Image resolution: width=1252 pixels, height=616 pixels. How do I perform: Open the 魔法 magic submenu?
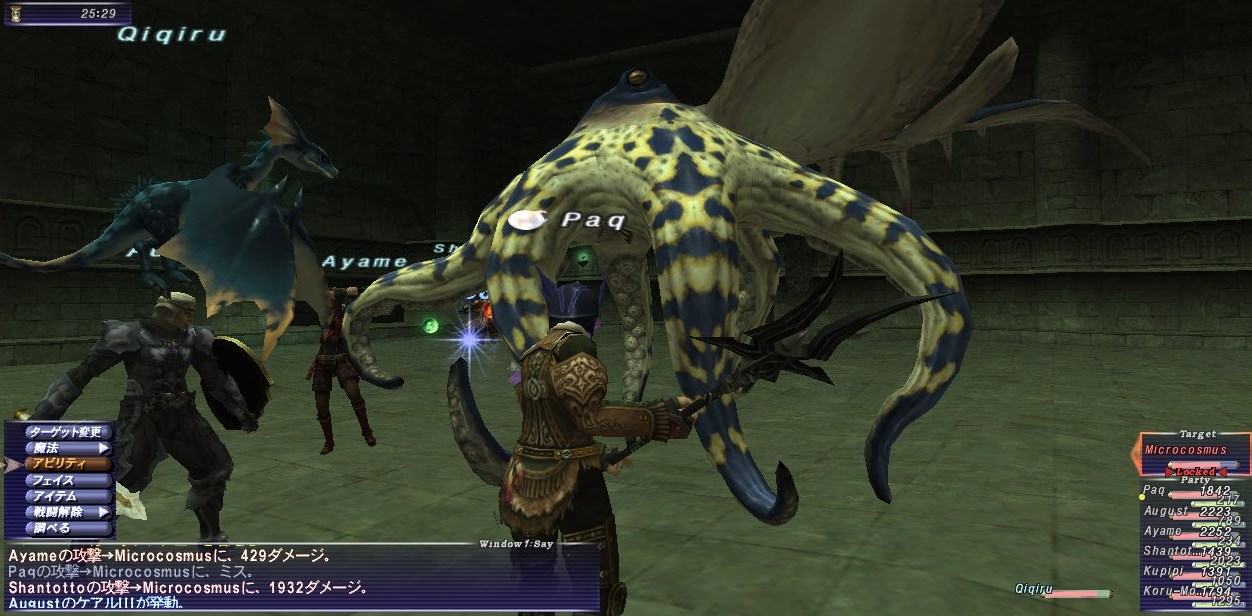62,448
